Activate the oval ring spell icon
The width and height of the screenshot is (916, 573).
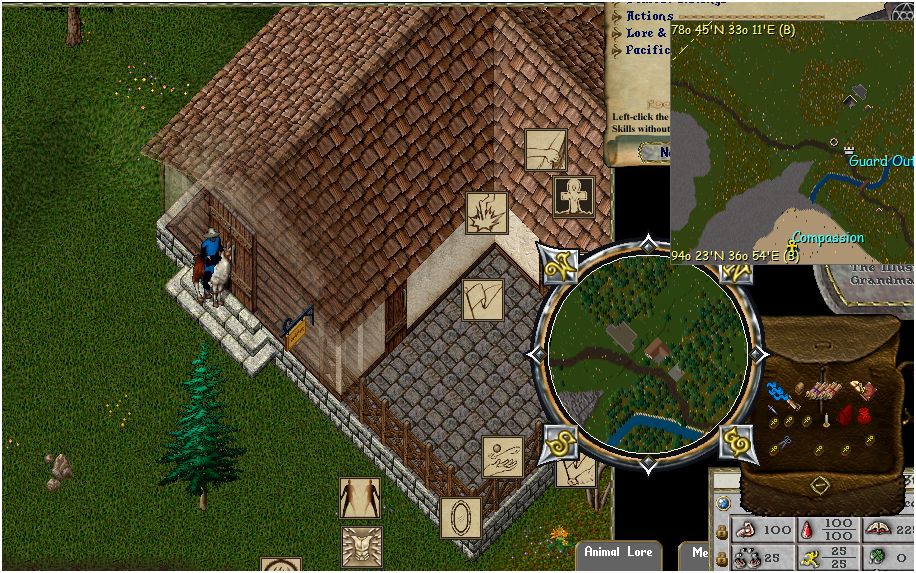(x=461, y=517)
